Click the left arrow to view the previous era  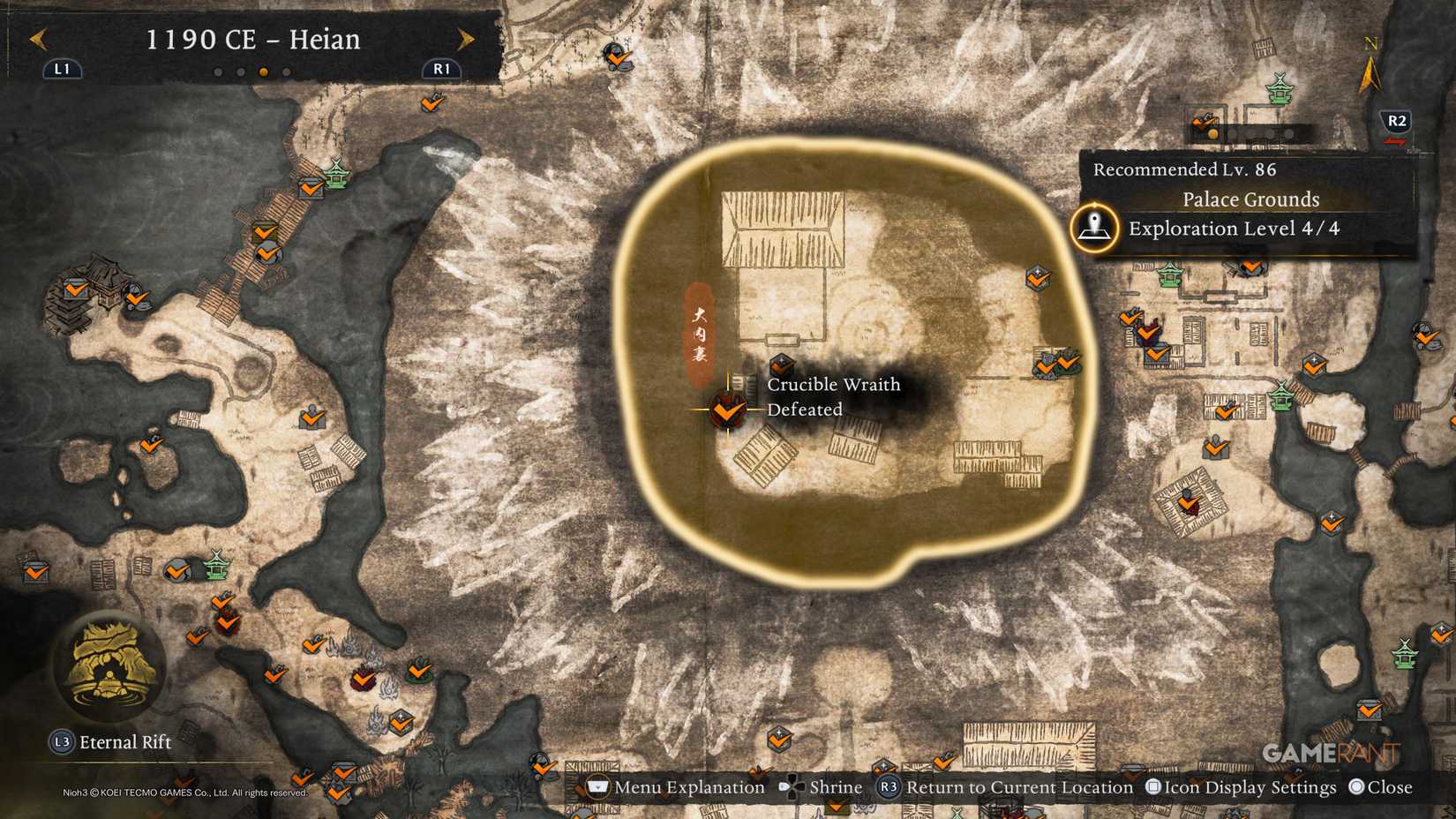(37, 40)
